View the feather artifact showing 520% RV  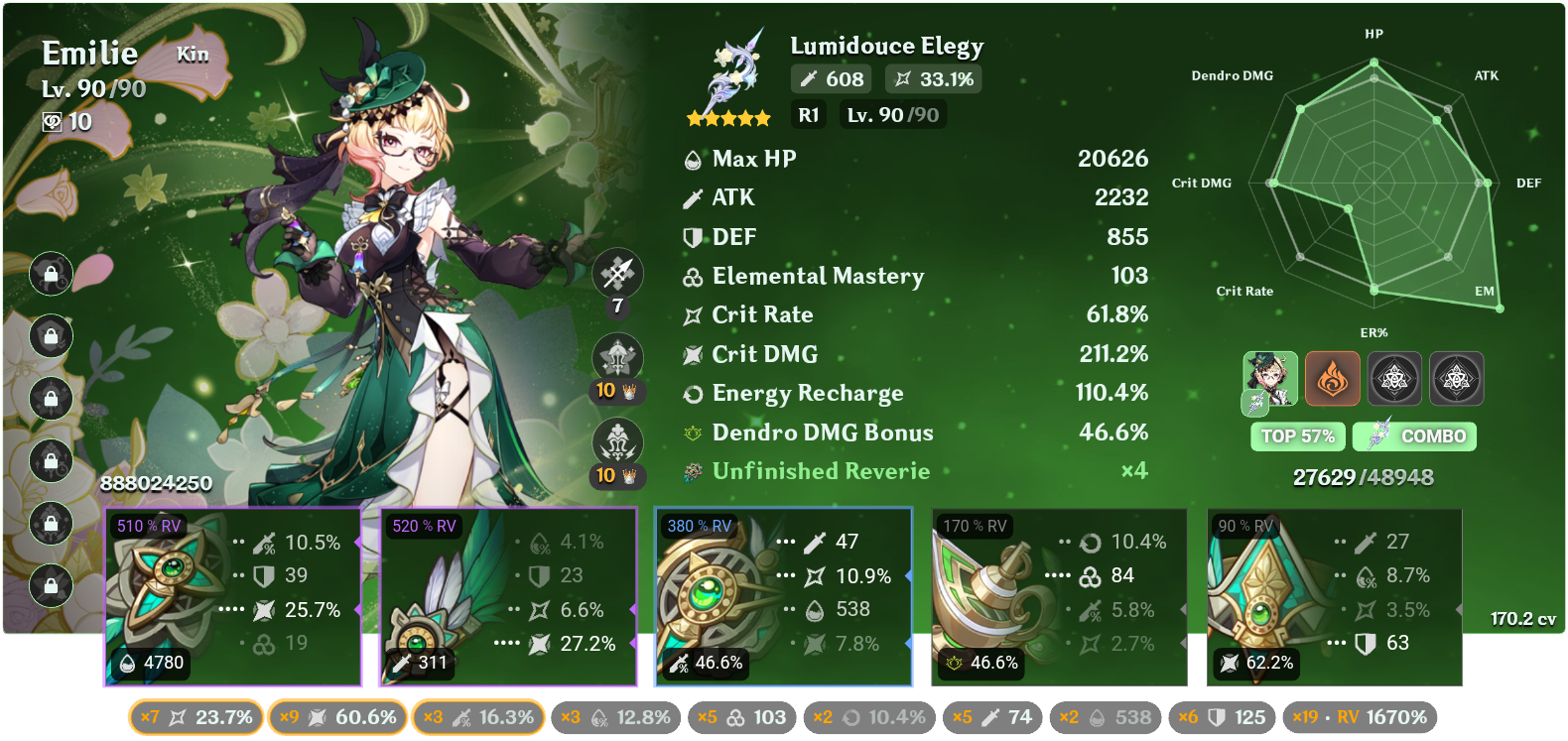[x=509, y=595]
